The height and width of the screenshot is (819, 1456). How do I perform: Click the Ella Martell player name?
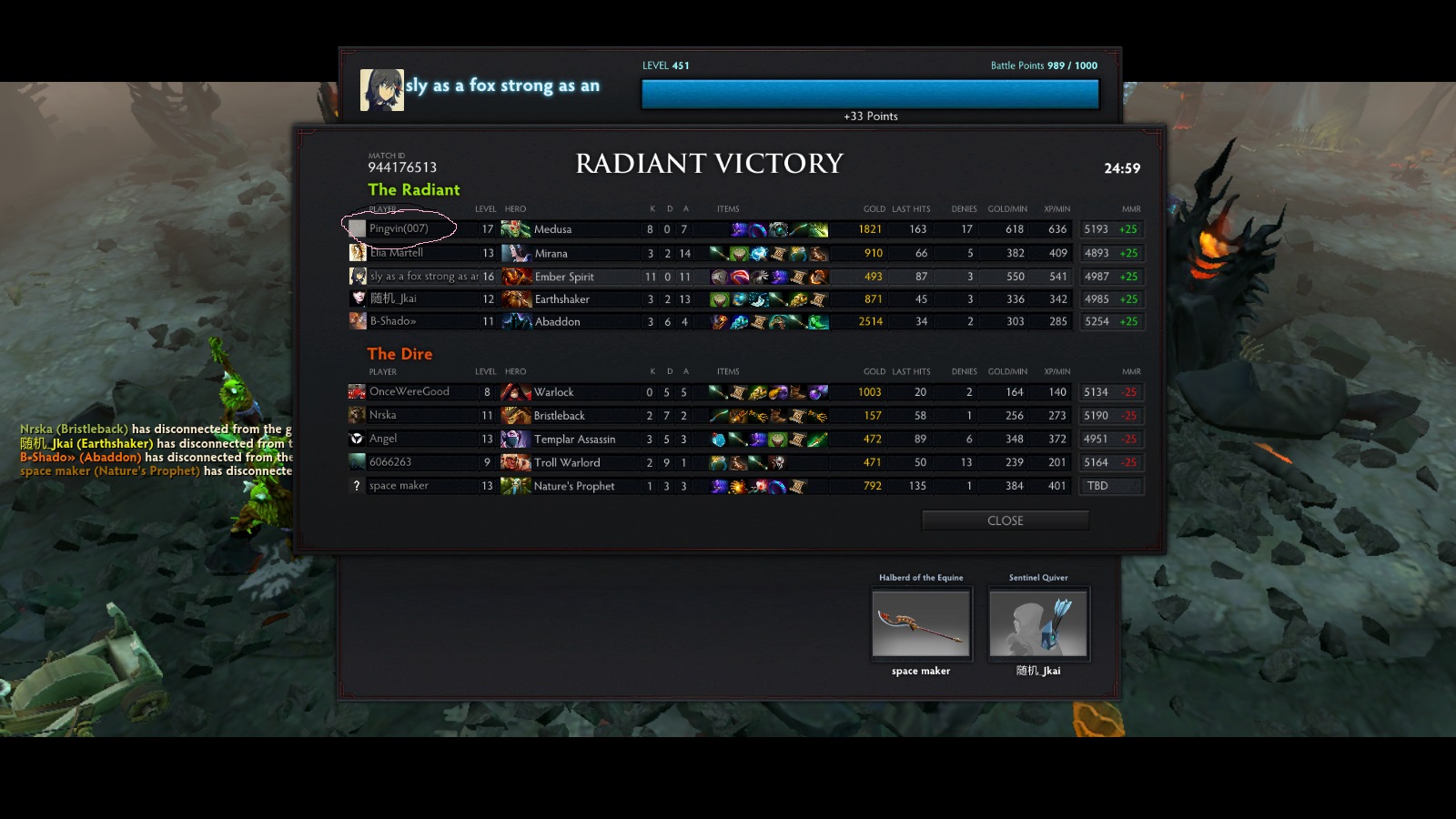click(397, 253)
